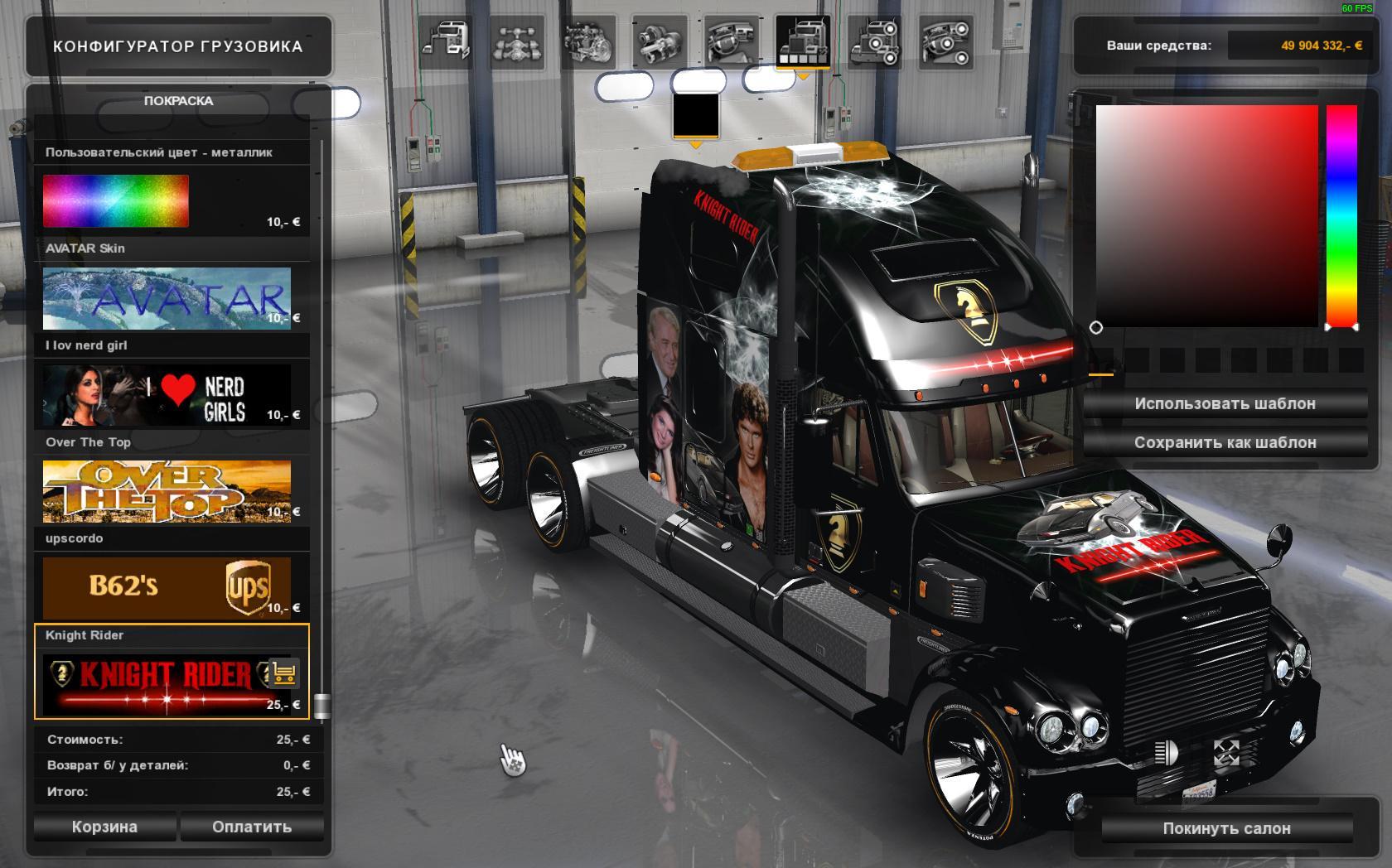Image resolution: width=1392 pixels, height=868 pixels.
Task: Switch to the engine category
Action: (588, 41)
